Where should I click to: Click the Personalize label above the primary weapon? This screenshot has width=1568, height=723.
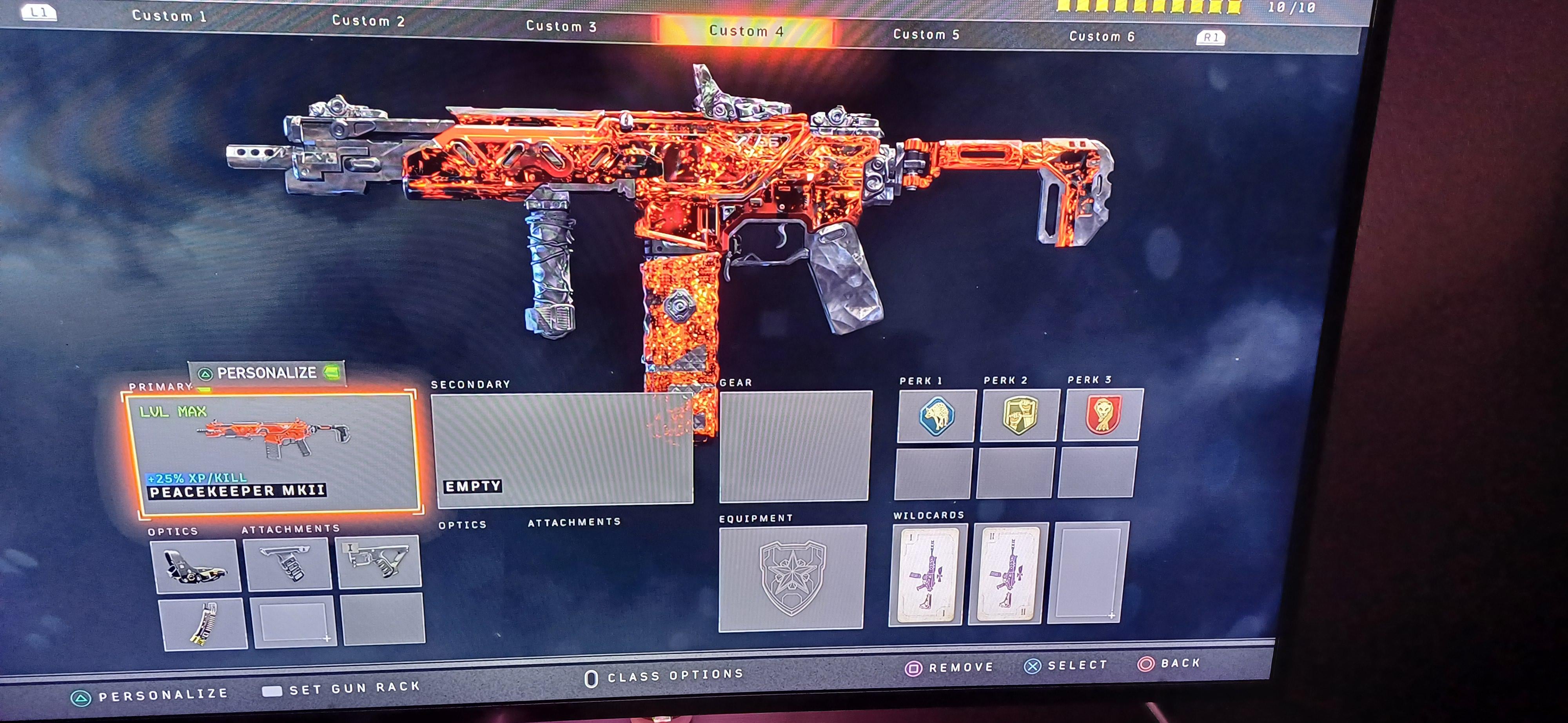coord(267,373)
